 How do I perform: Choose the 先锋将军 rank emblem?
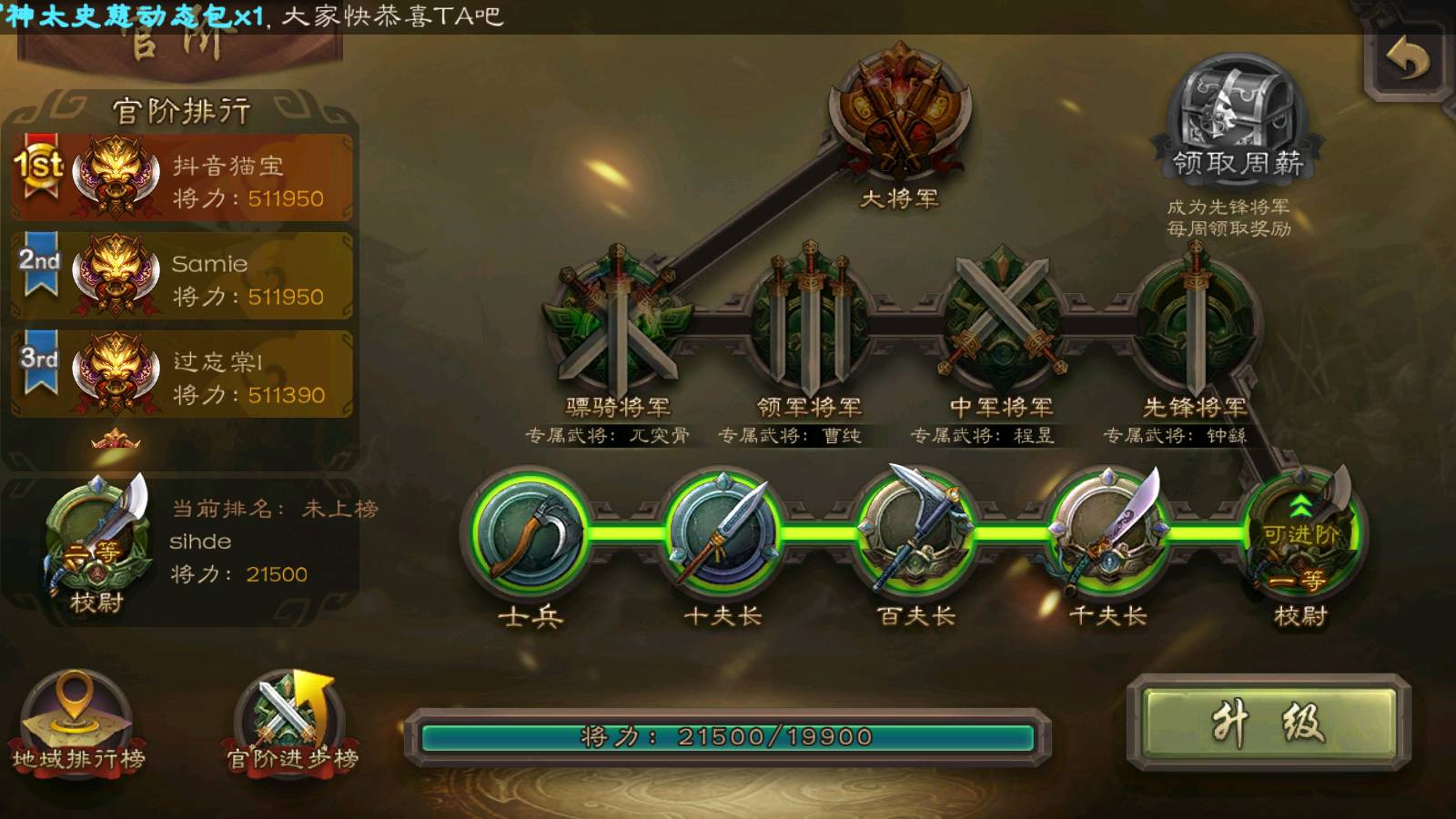(1195, 320)
